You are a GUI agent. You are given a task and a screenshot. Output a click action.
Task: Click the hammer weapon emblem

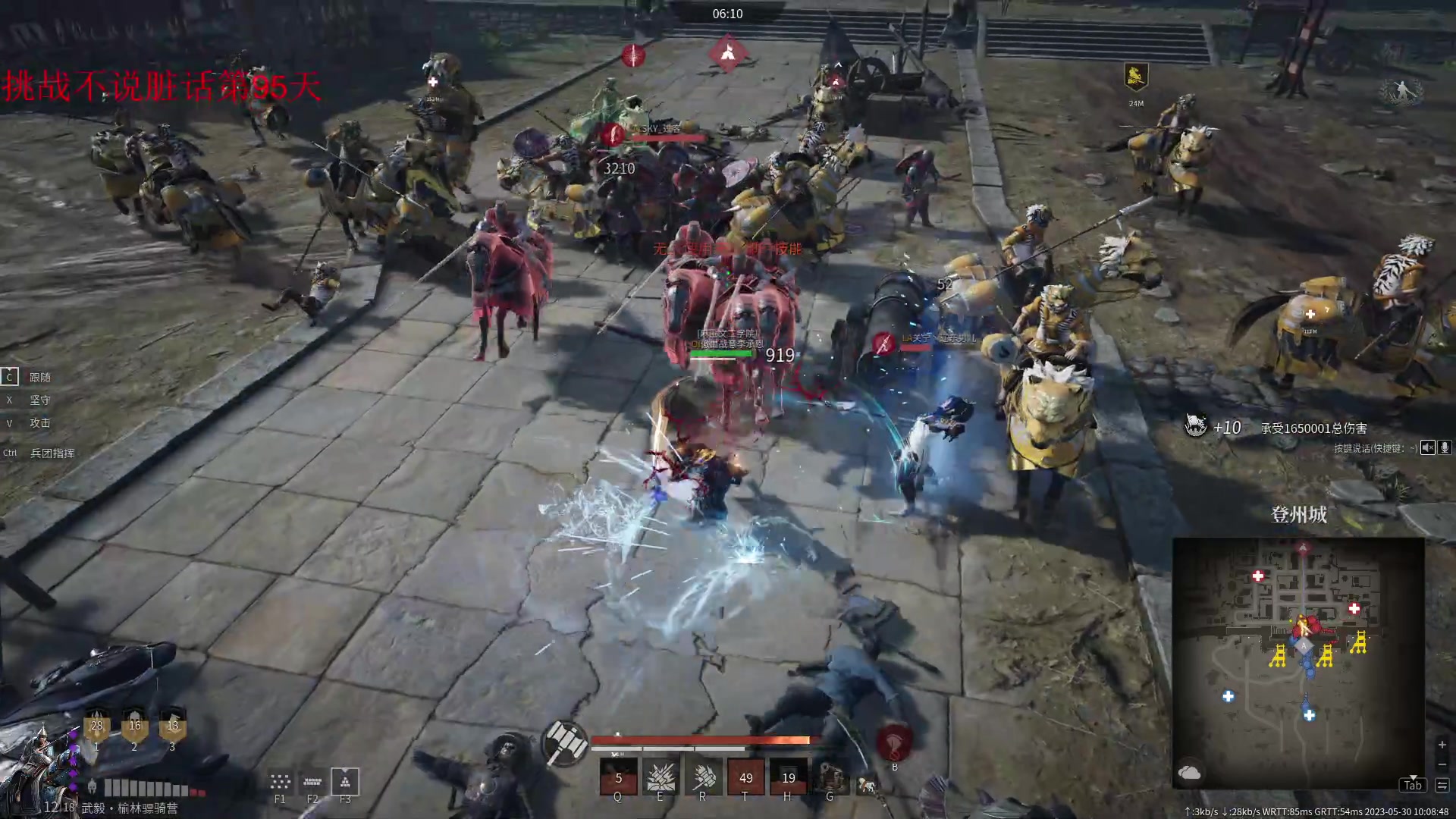[x=565, y=742]
